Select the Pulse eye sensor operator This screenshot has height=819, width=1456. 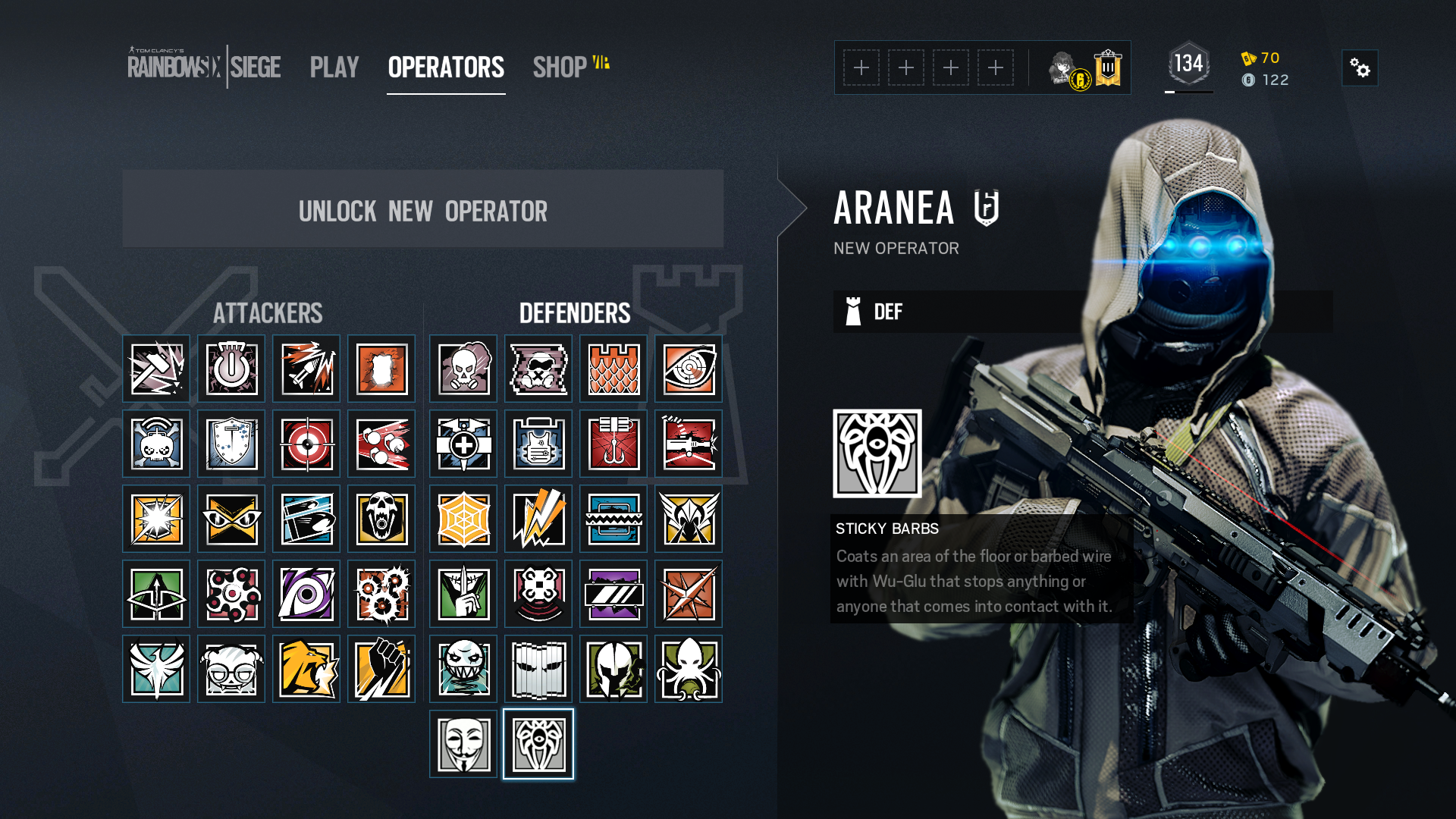point(689,369)
